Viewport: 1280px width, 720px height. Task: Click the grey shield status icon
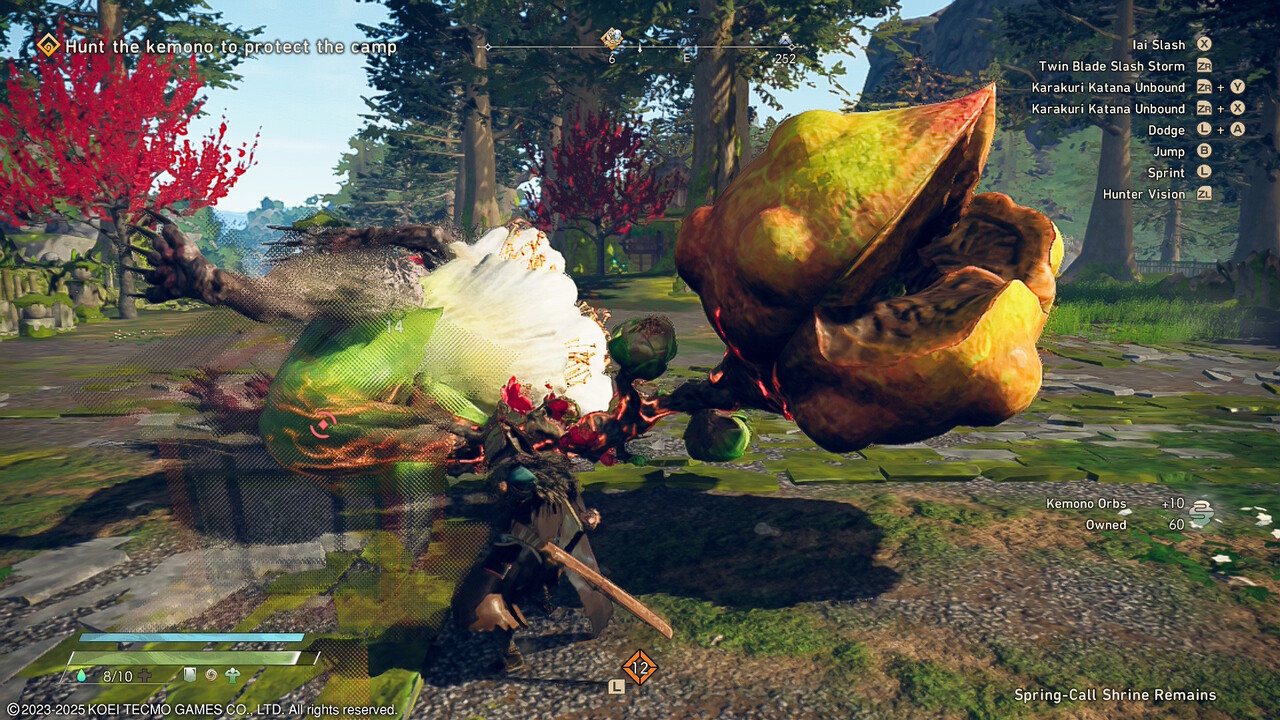pos(189,675)
